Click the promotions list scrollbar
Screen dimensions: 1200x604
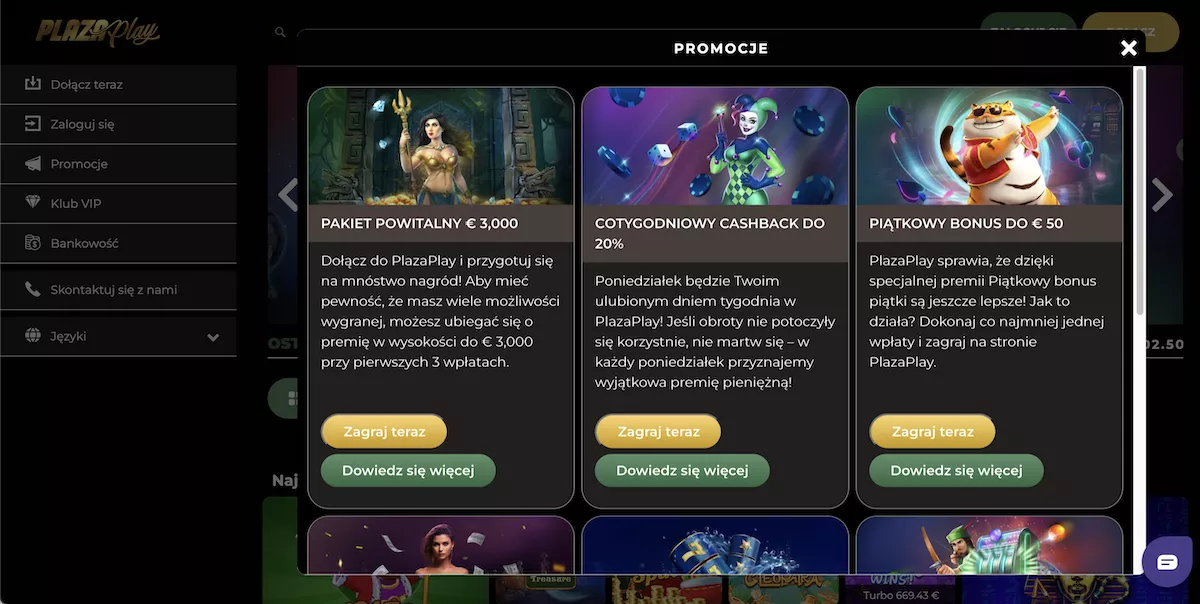1139,190
